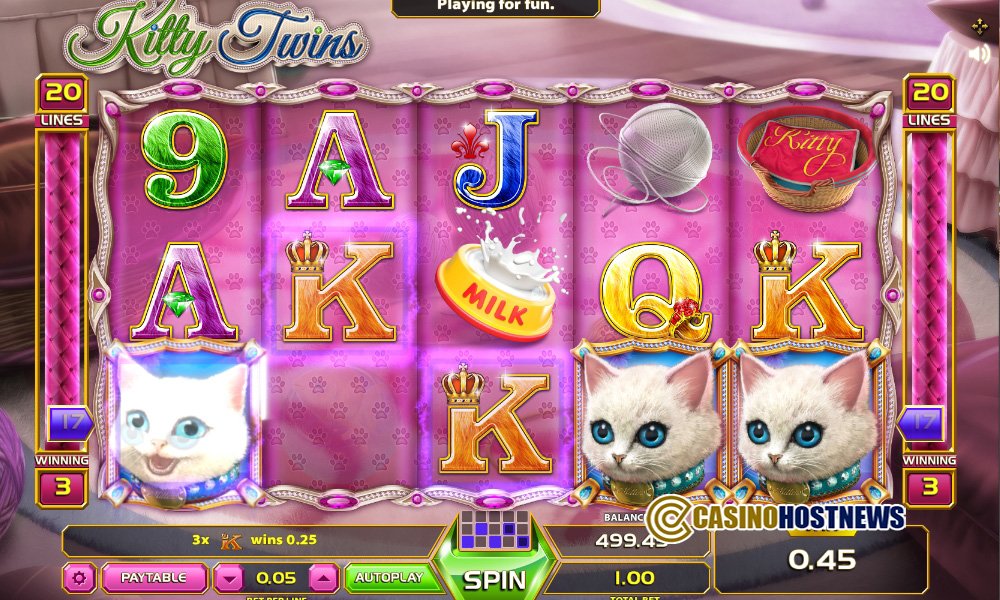Select the line 17 marker on the right
Viewport: 1000px width, 600px height.
pyautogui.click(x=931, y=423)
